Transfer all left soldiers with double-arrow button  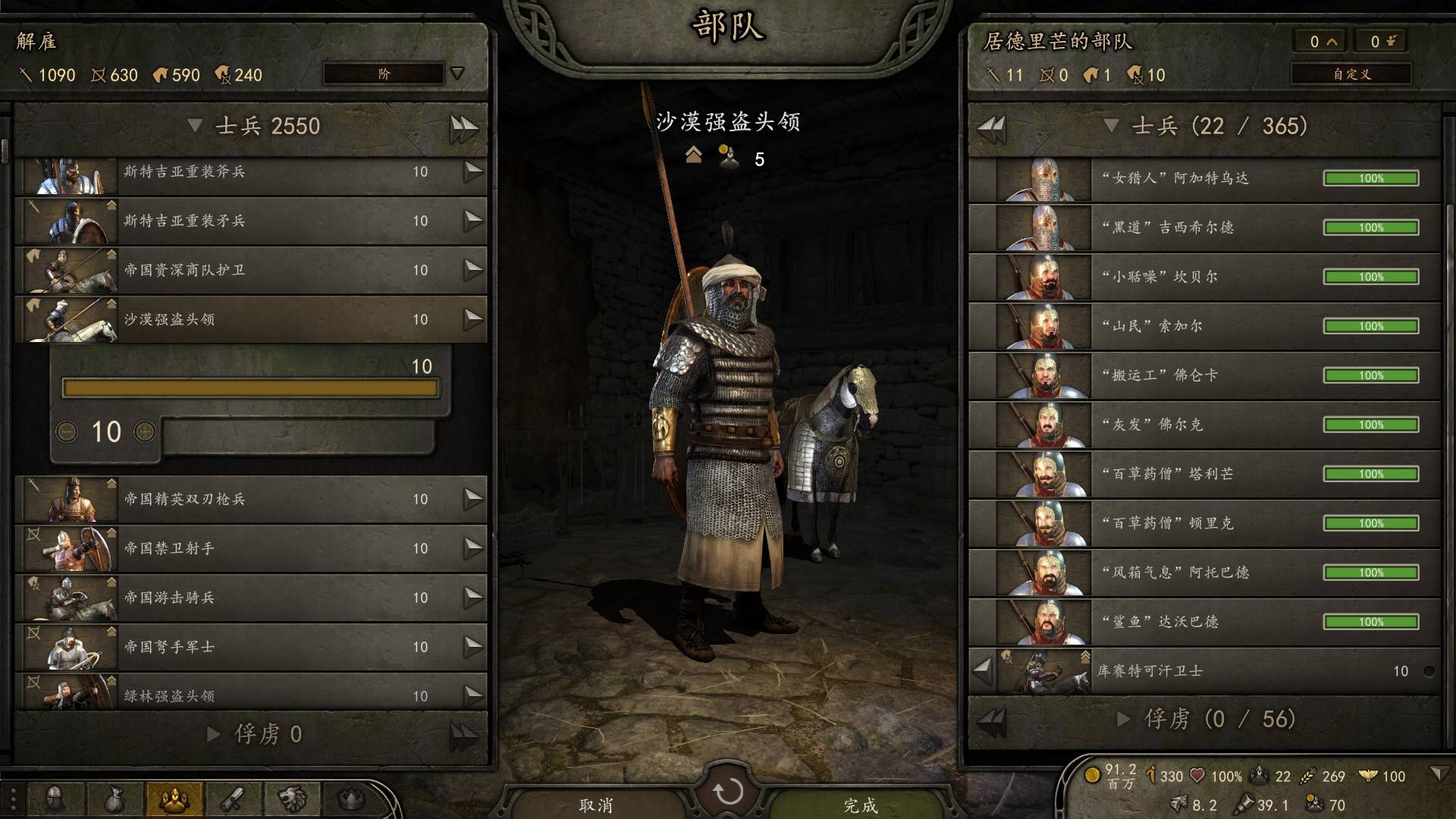(463, 127)
